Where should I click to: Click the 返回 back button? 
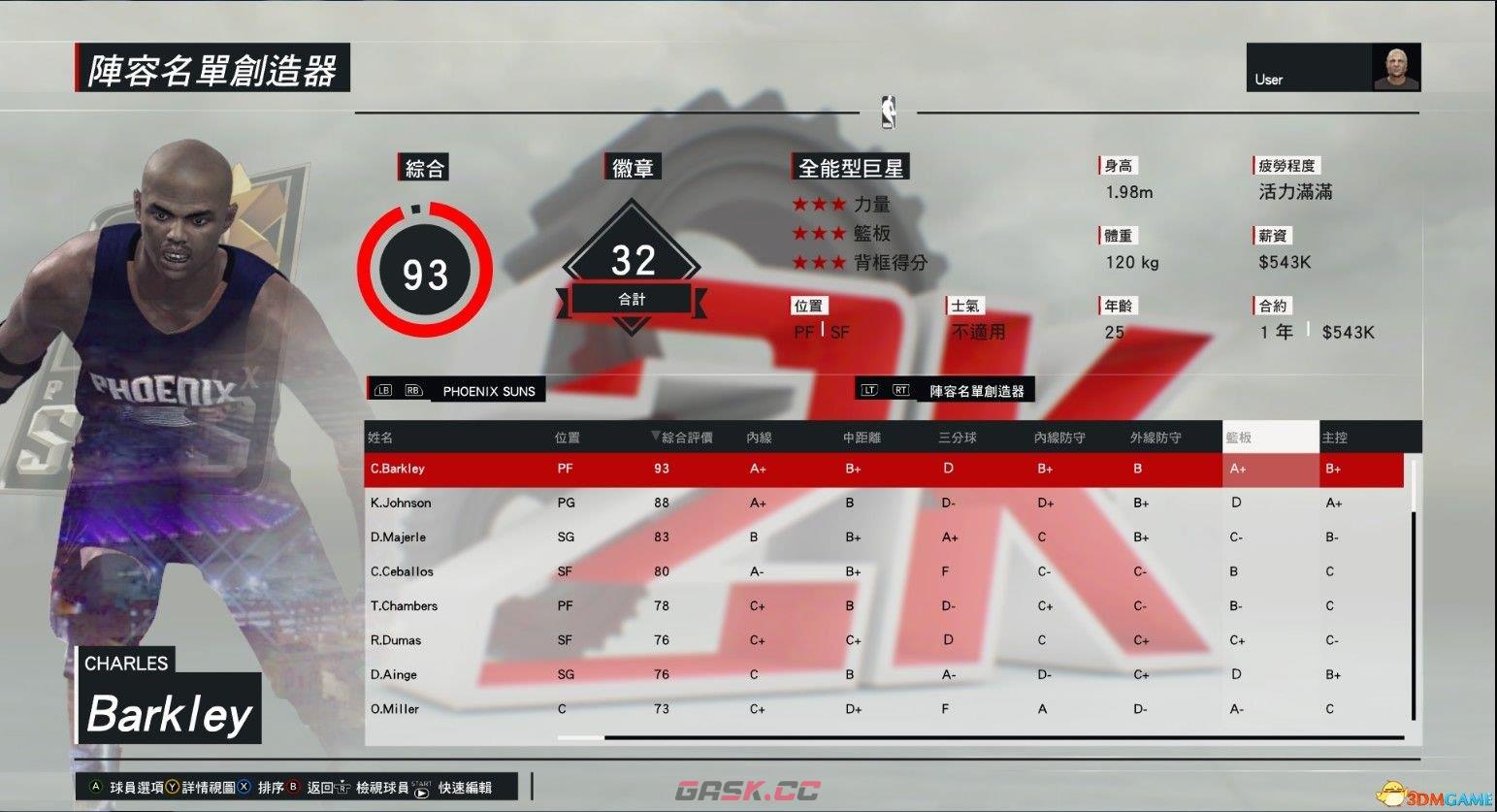click(x=320, y=788)
